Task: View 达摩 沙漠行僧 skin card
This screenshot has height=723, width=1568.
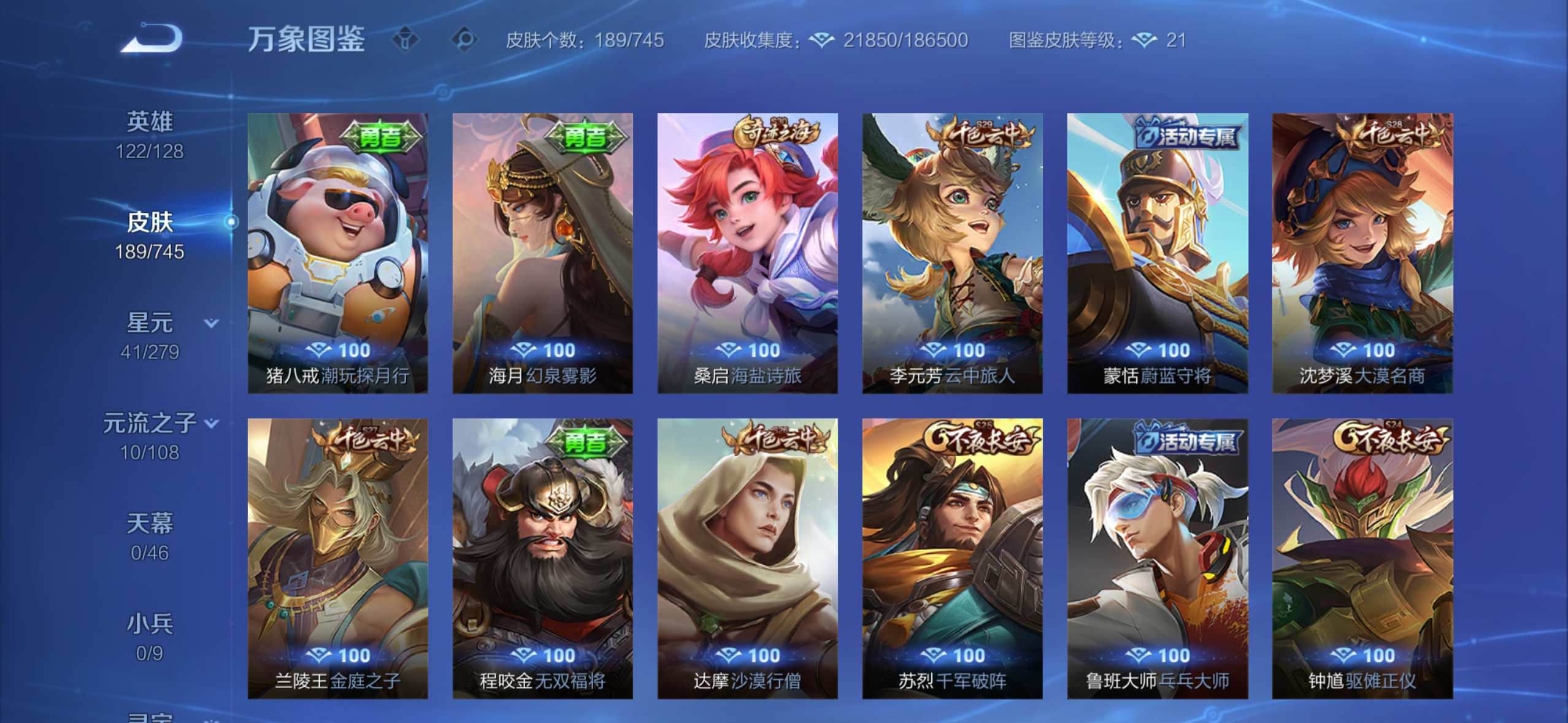Action: coord(748,558)
